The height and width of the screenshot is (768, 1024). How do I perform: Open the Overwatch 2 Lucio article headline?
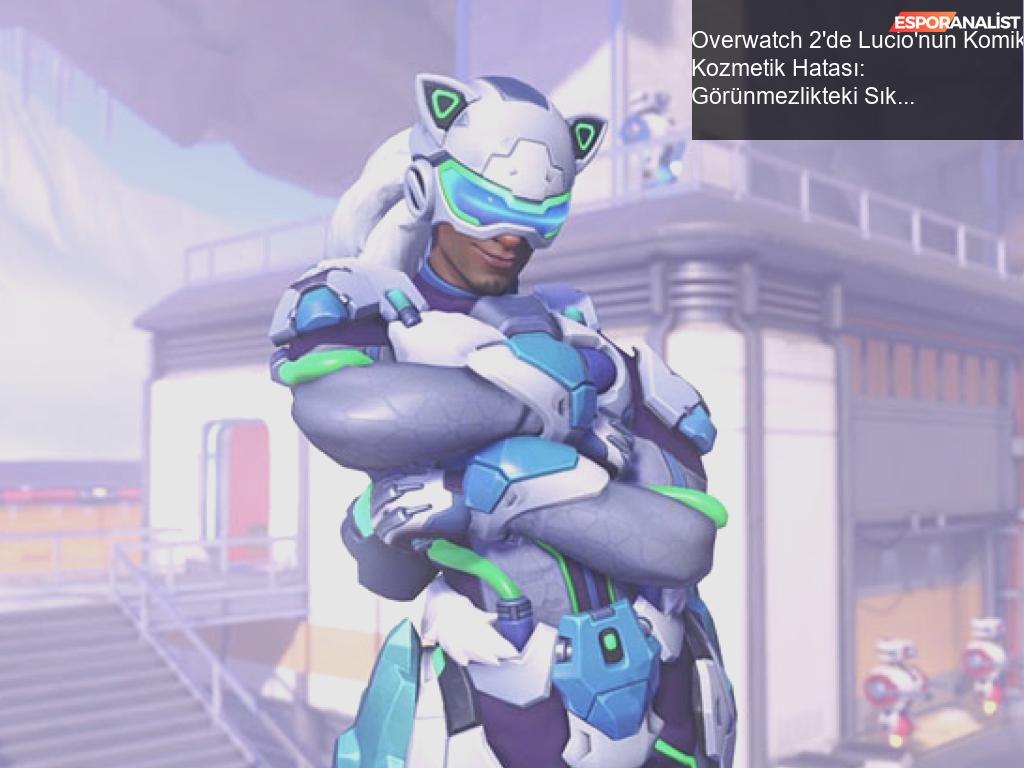pyautogui.click(x=856, y=69)
